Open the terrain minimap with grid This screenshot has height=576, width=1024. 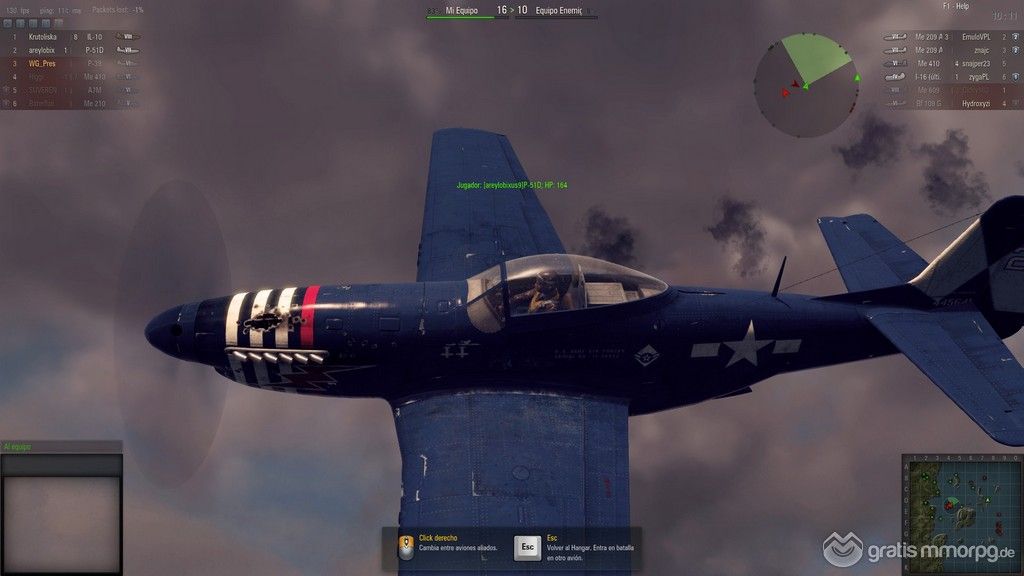961,514
